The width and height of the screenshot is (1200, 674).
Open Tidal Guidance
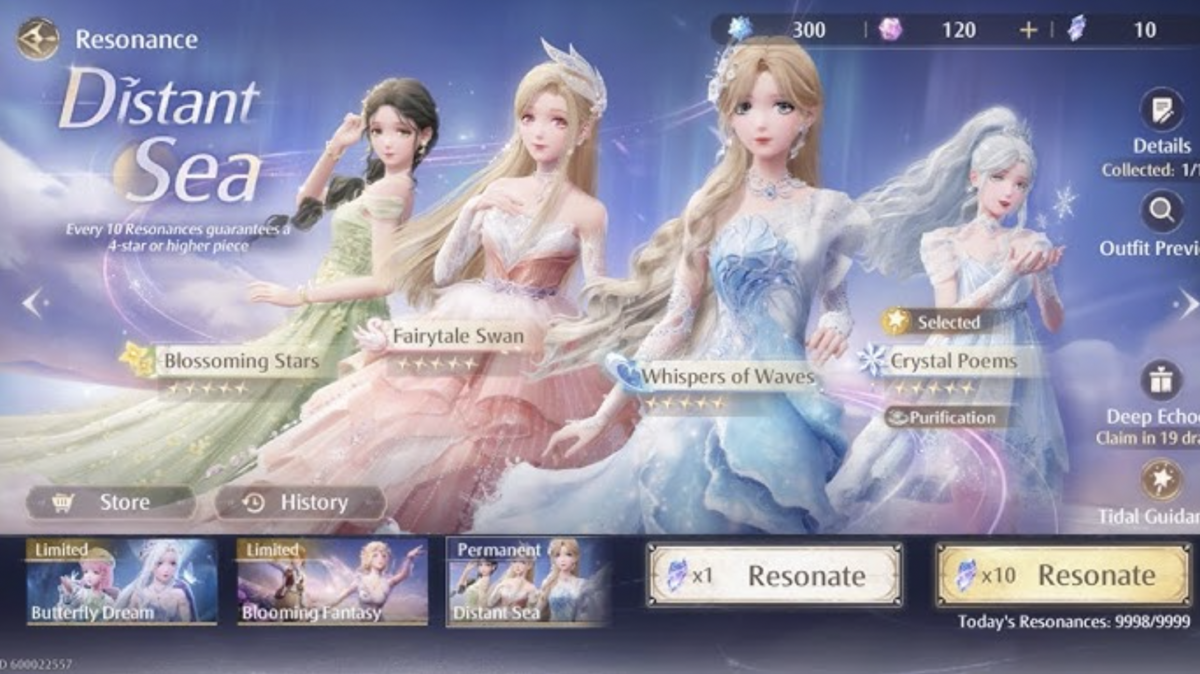tap(1161, 480)
